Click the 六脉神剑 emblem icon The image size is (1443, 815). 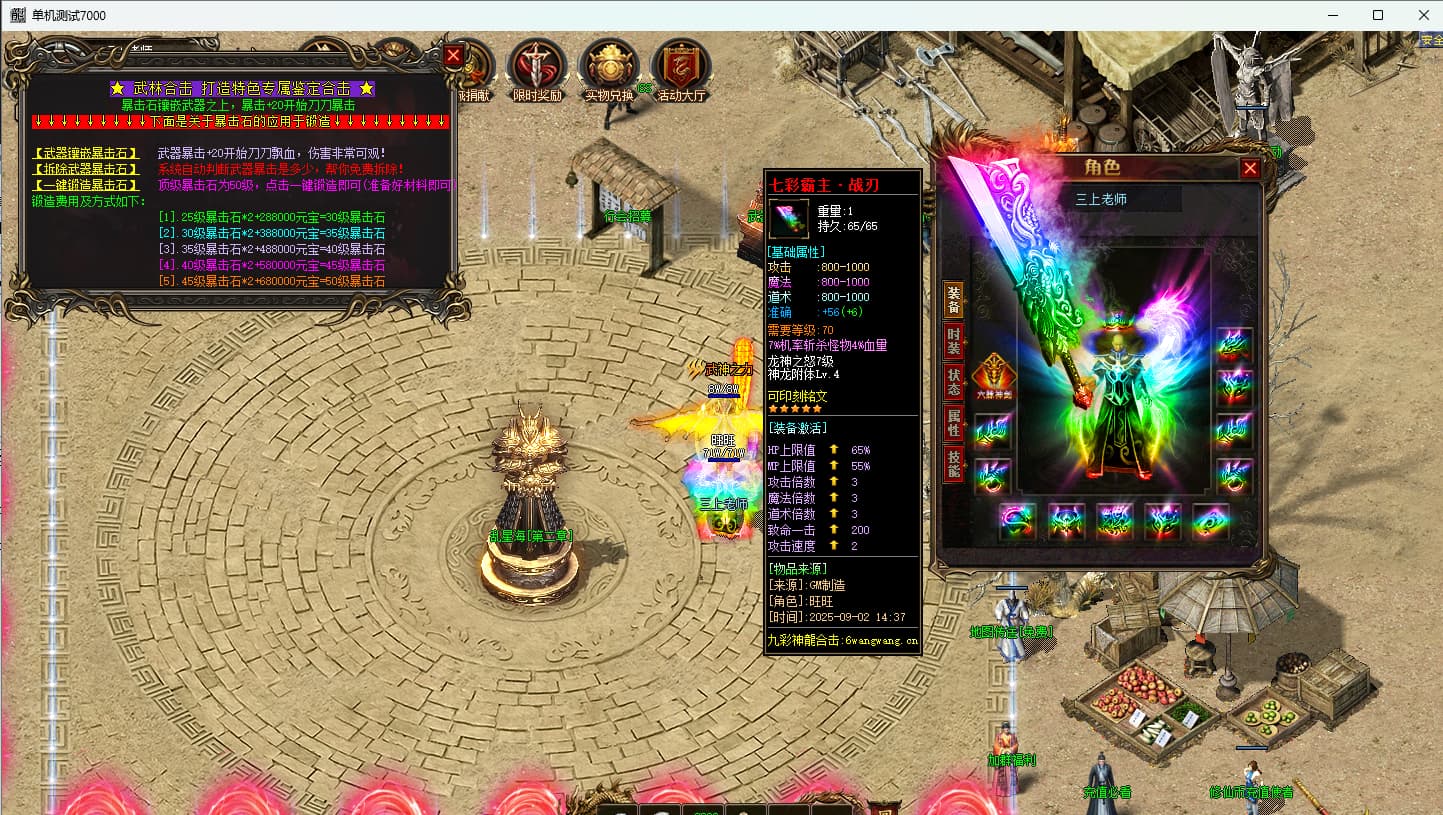(x=992, y=375)
